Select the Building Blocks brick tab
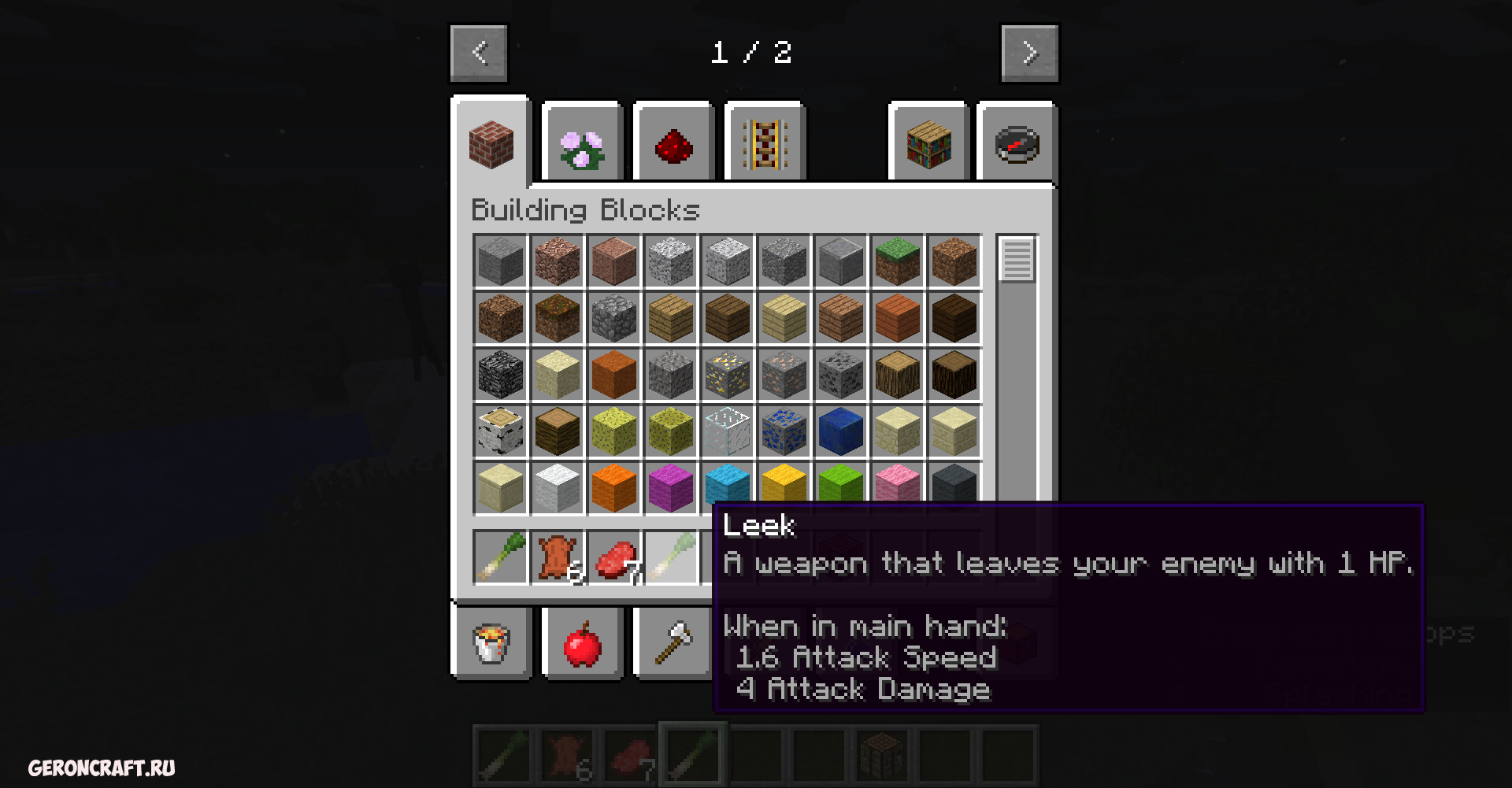This screenshot has height=788, width=1512. 491,144
